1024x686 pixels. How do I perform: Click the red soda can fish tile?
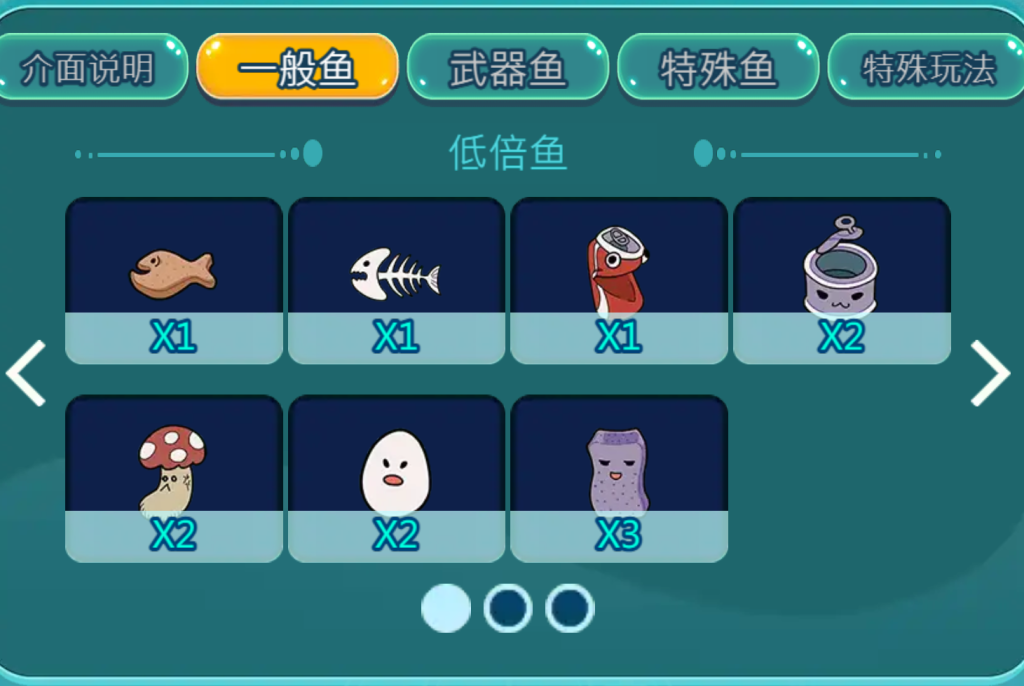pos(619,280)
